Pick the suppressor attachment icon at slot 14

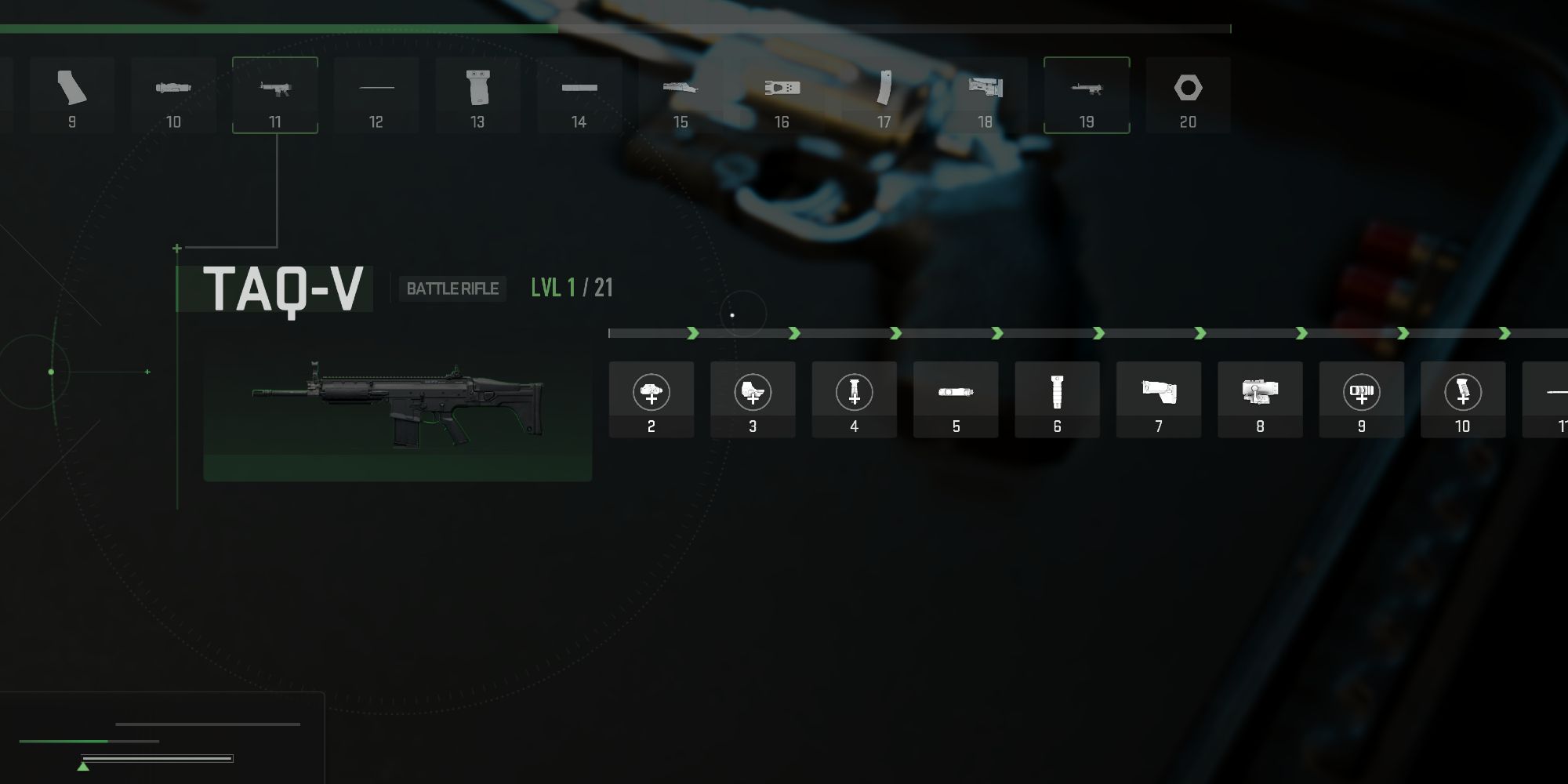[x=579, y=94]
